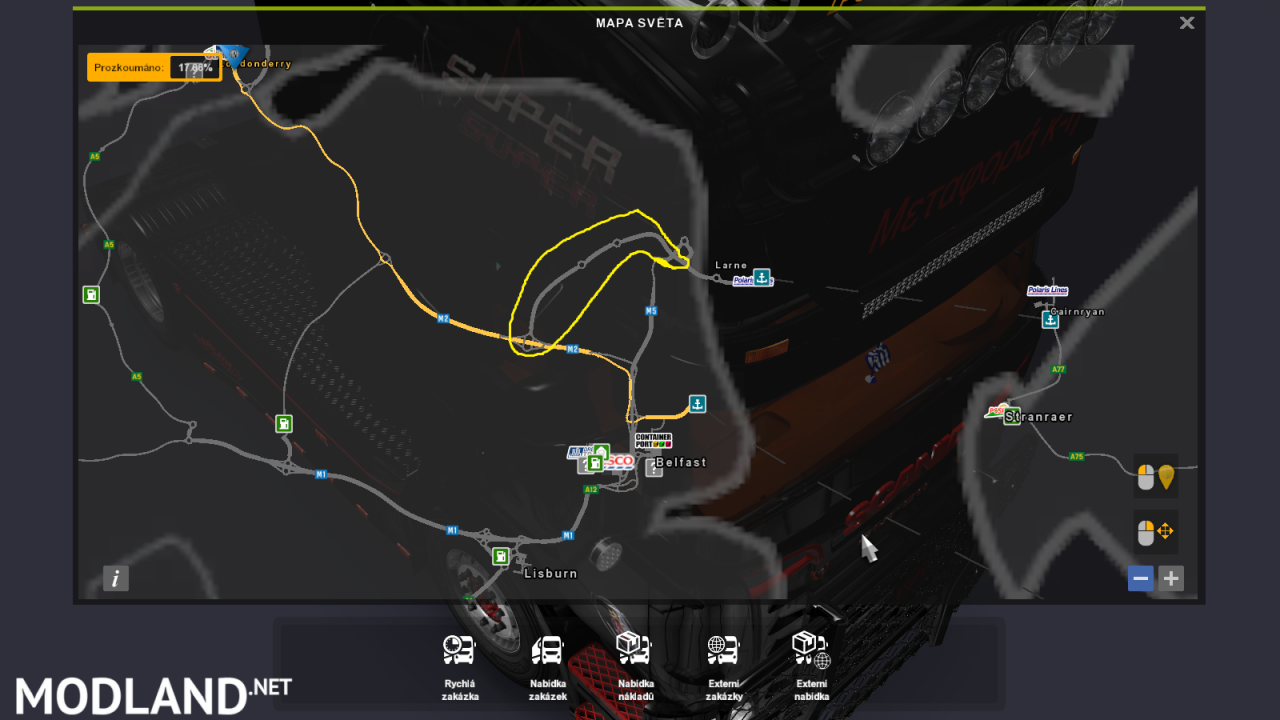Select the player truck arrow near Londonderry
The width and height of the screenshot is (1280, 720).
click(x=233, y=56)
